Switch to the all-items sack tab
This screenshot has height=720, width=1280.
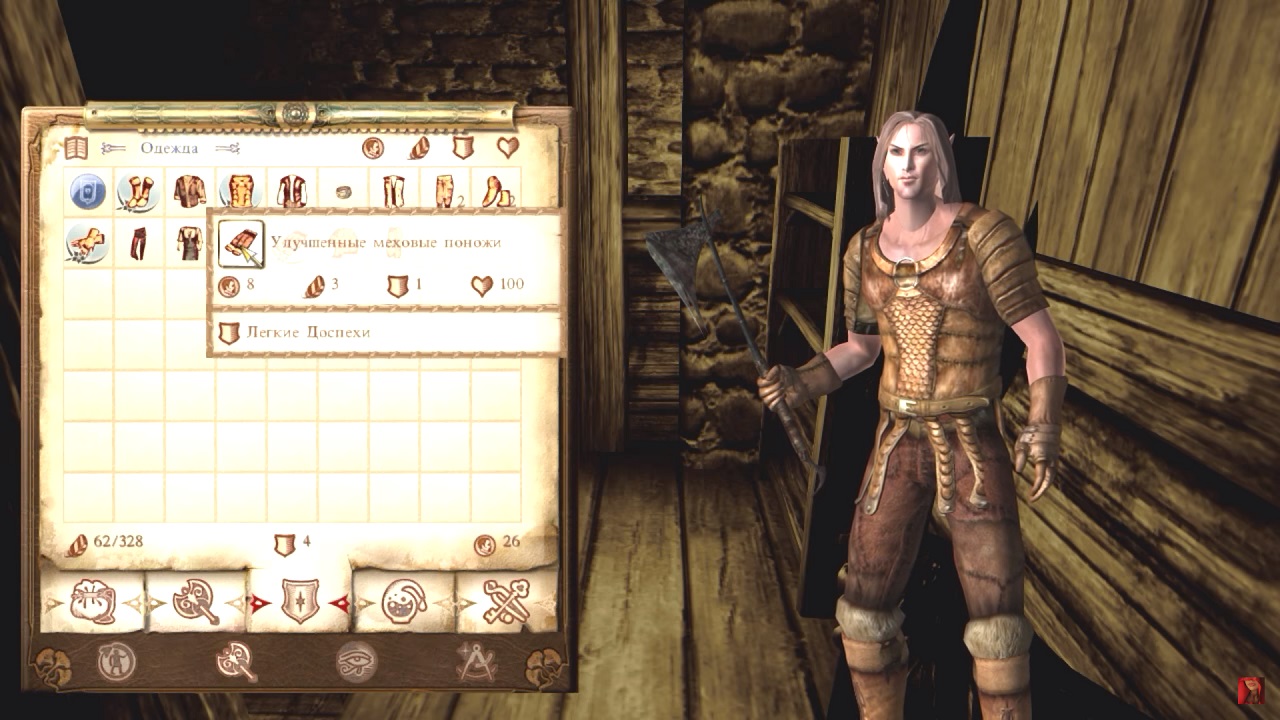coord(93,601)
